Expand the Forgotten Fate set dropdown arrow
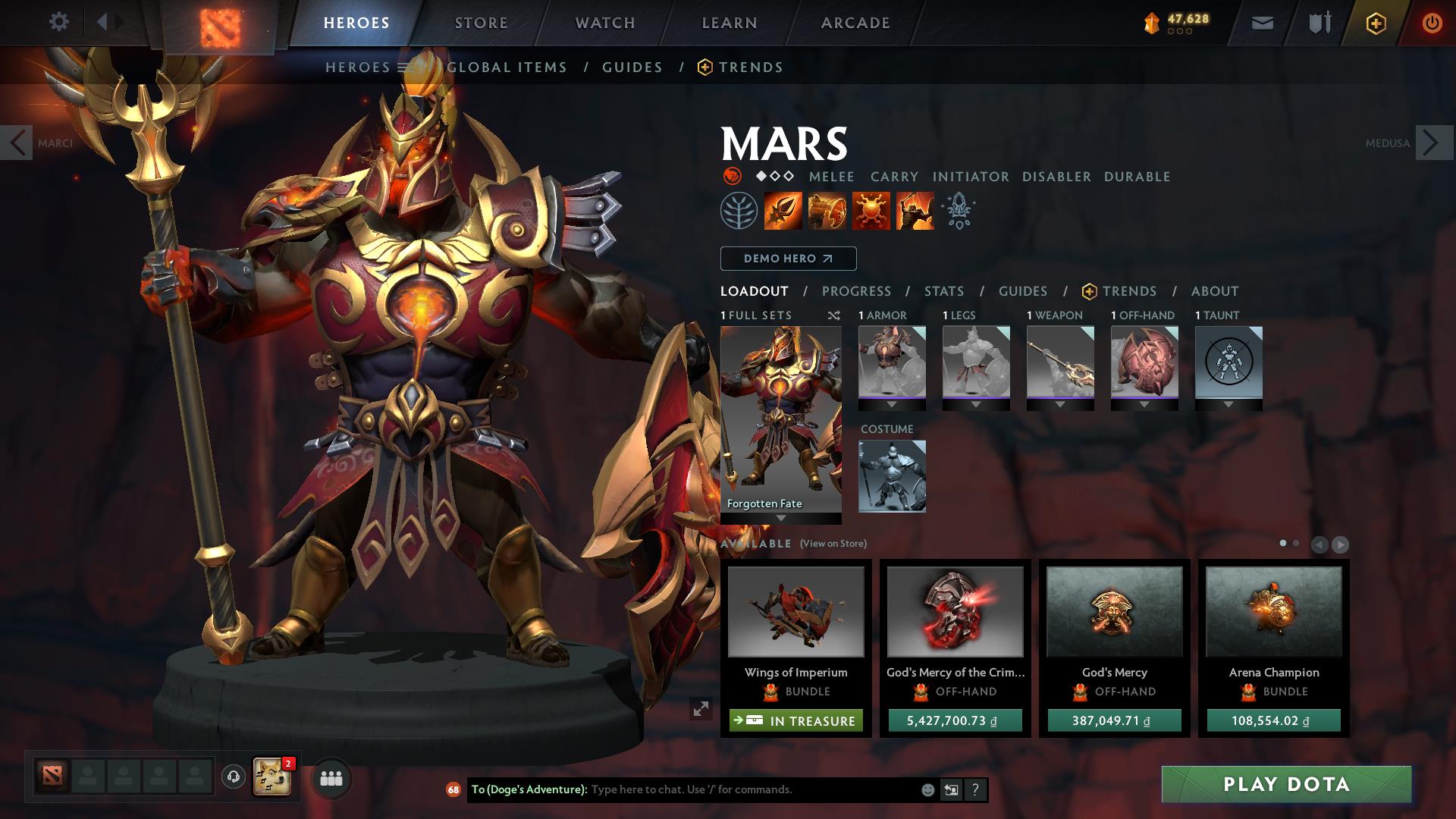The image size is (1456, 819). (x=781, y=519)
